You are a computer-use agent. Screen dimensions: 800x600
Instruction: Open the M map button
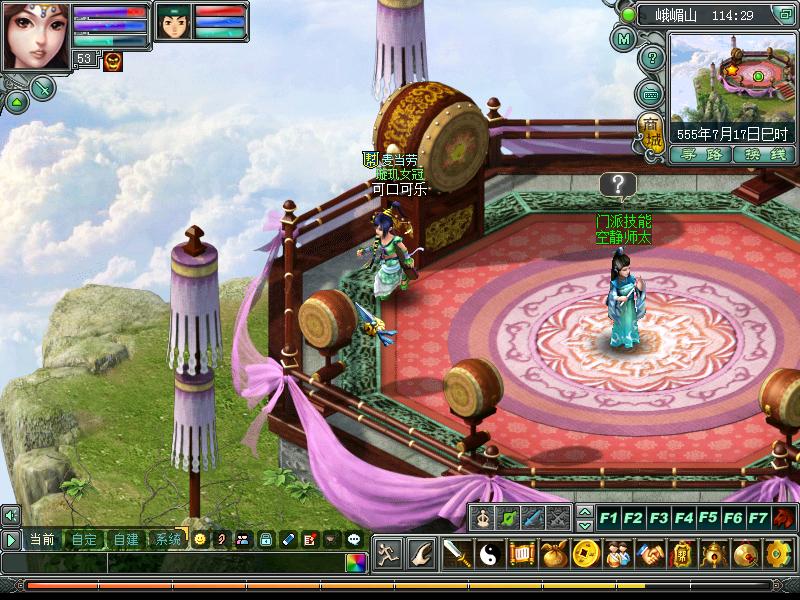[x=624, y=40]
